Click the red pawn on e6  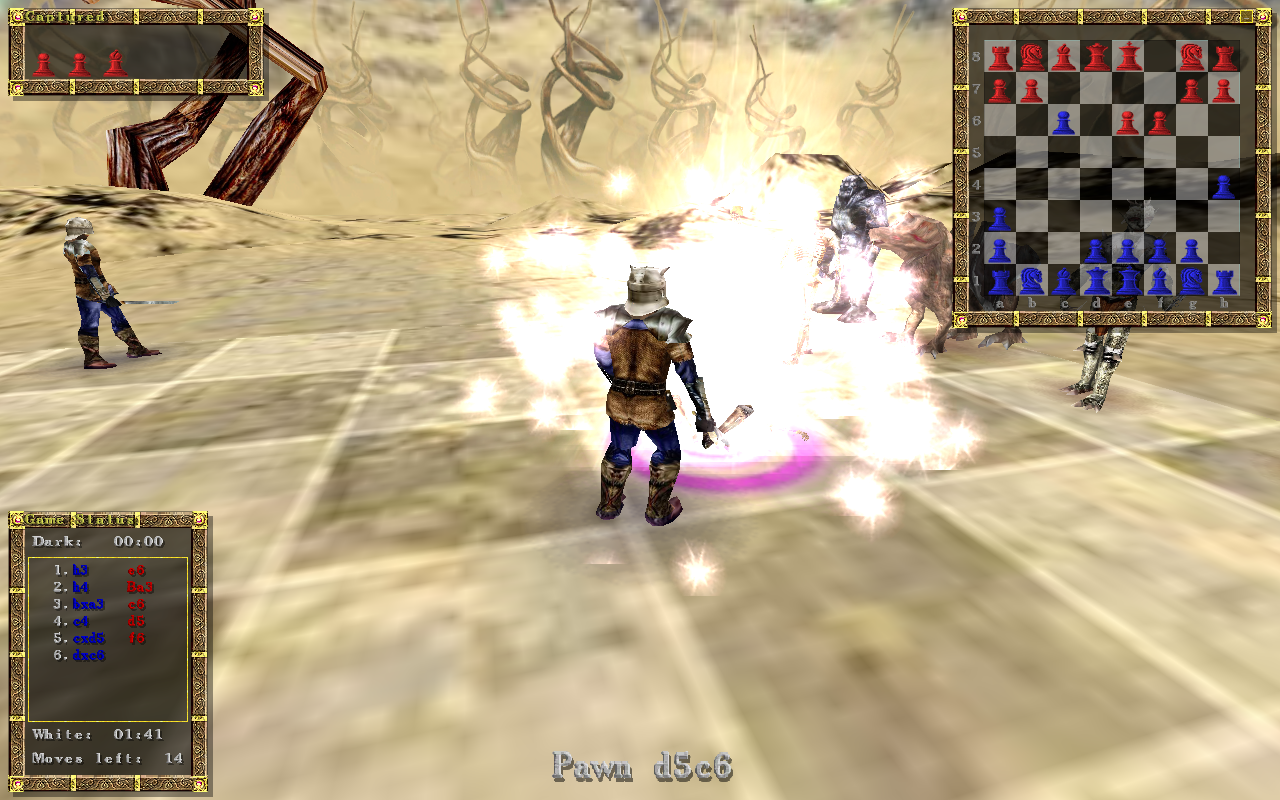(1128, 120)
